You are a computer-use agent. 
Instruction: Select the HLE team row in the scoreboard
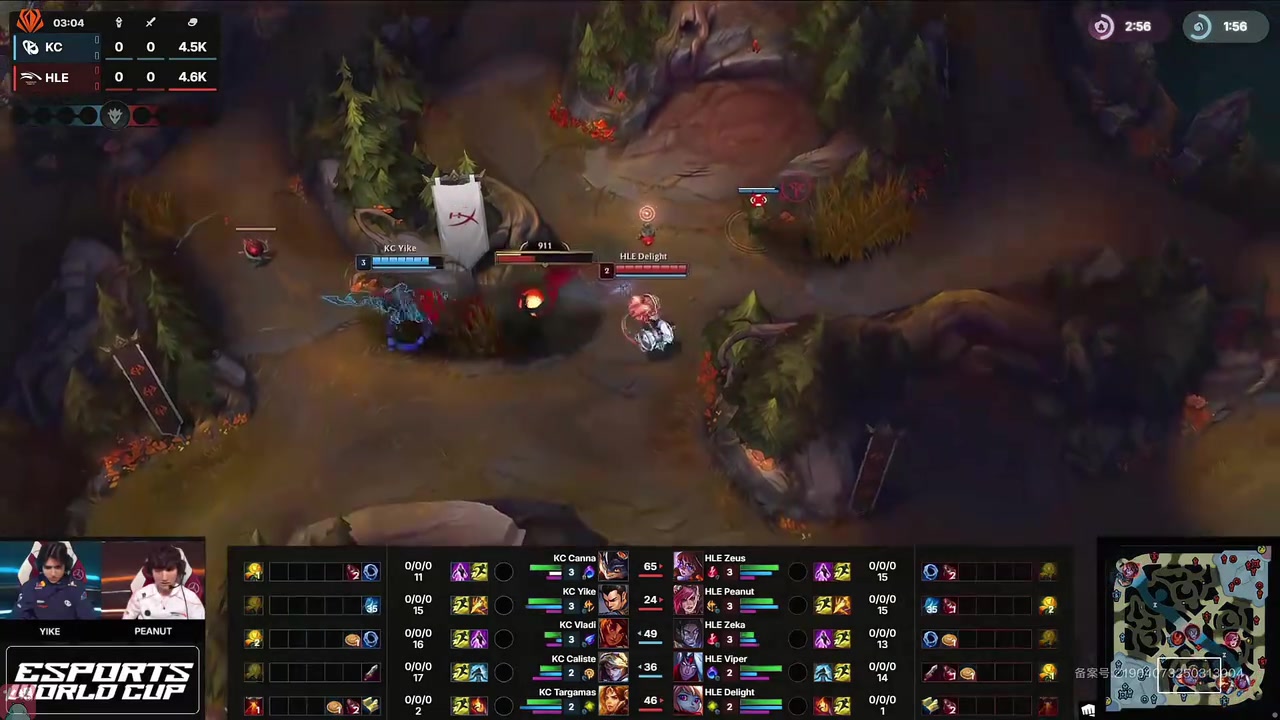(x=56, y=77)
